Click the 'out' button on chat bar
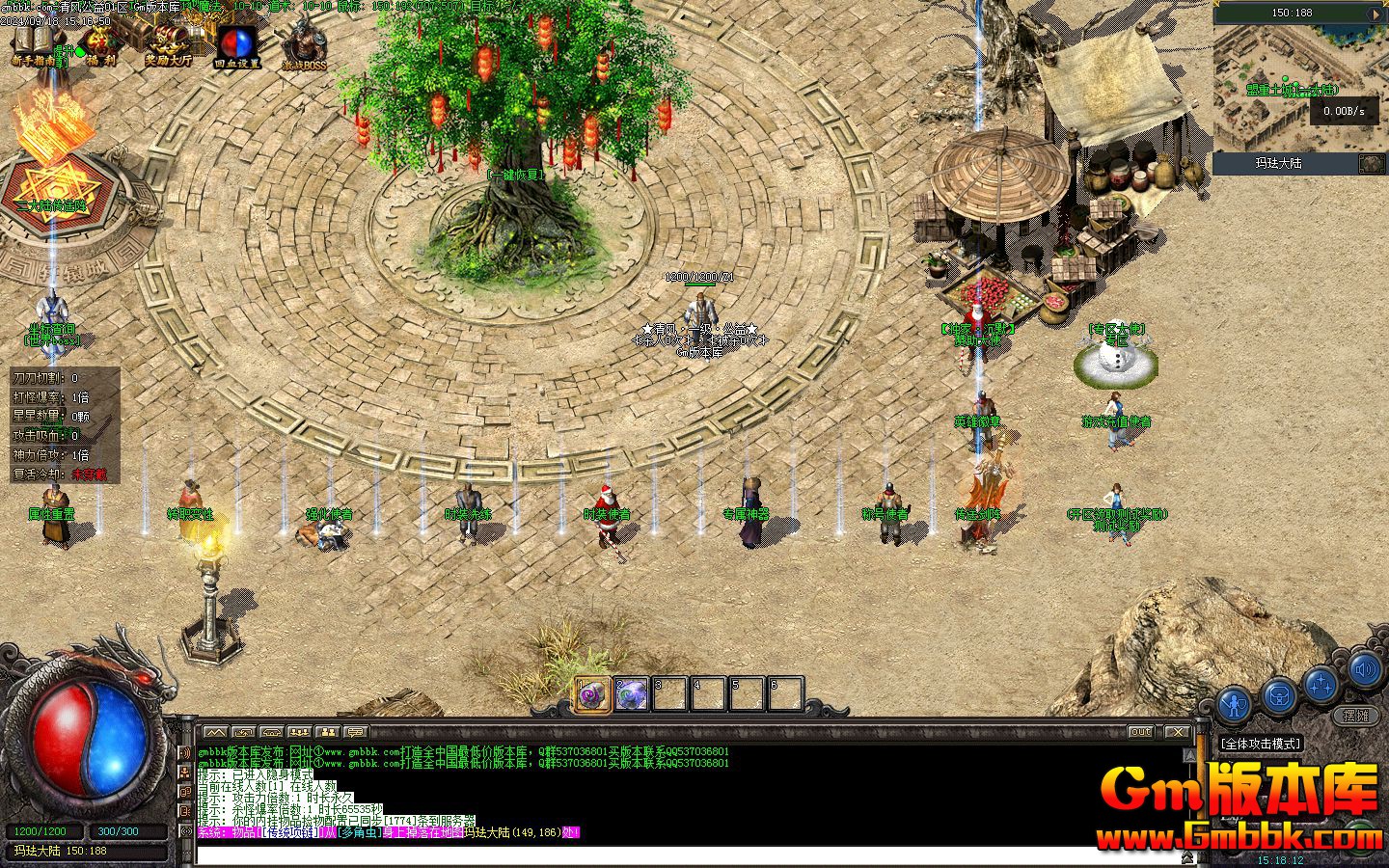1389x868 pixels. (x=1141, y=732)
